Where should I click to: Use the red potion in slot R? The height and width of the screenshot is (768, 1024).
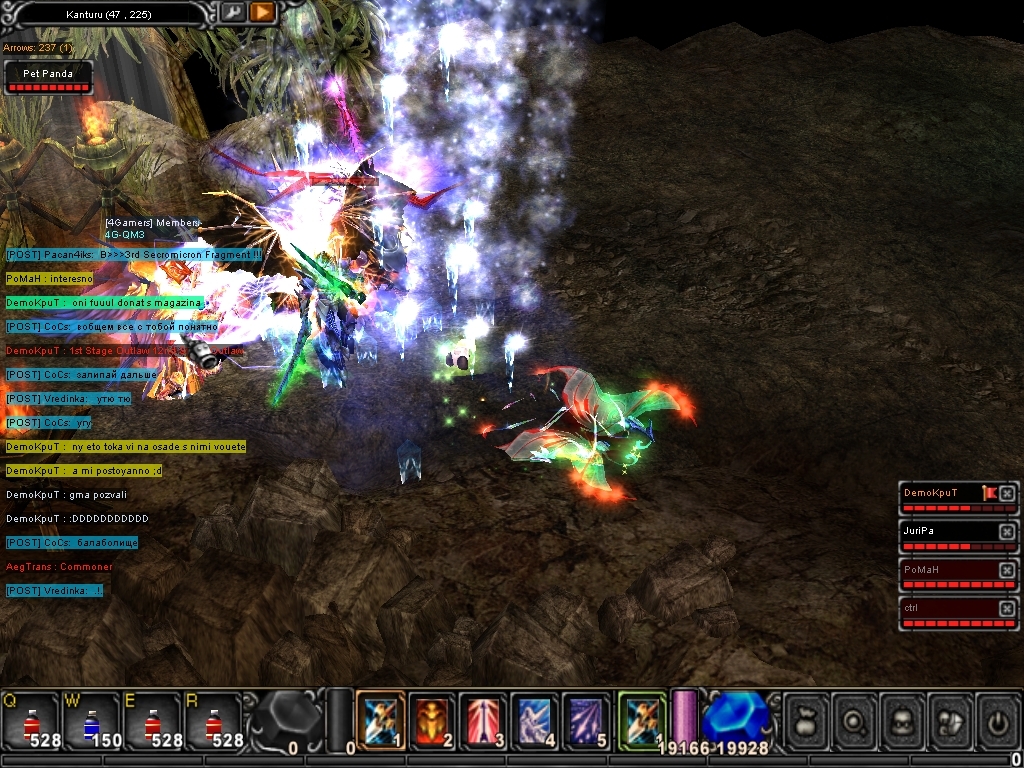[213, 720]
